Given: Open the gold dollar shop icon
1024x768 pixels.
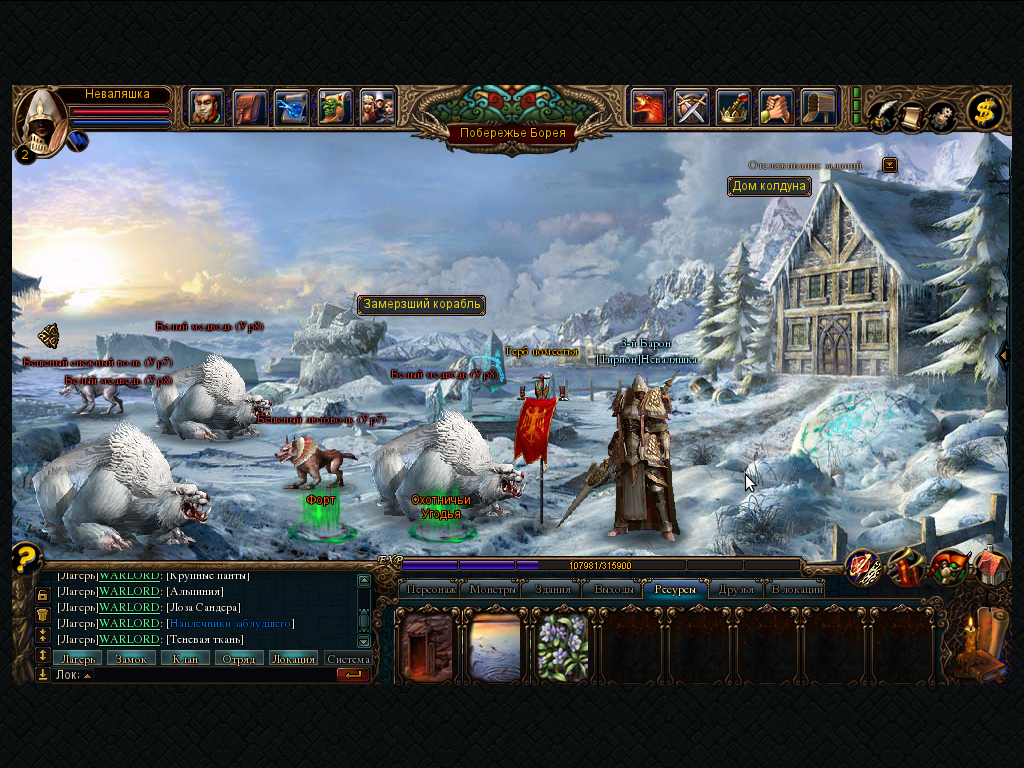Looking at the screenshot, I should [985, 112].
